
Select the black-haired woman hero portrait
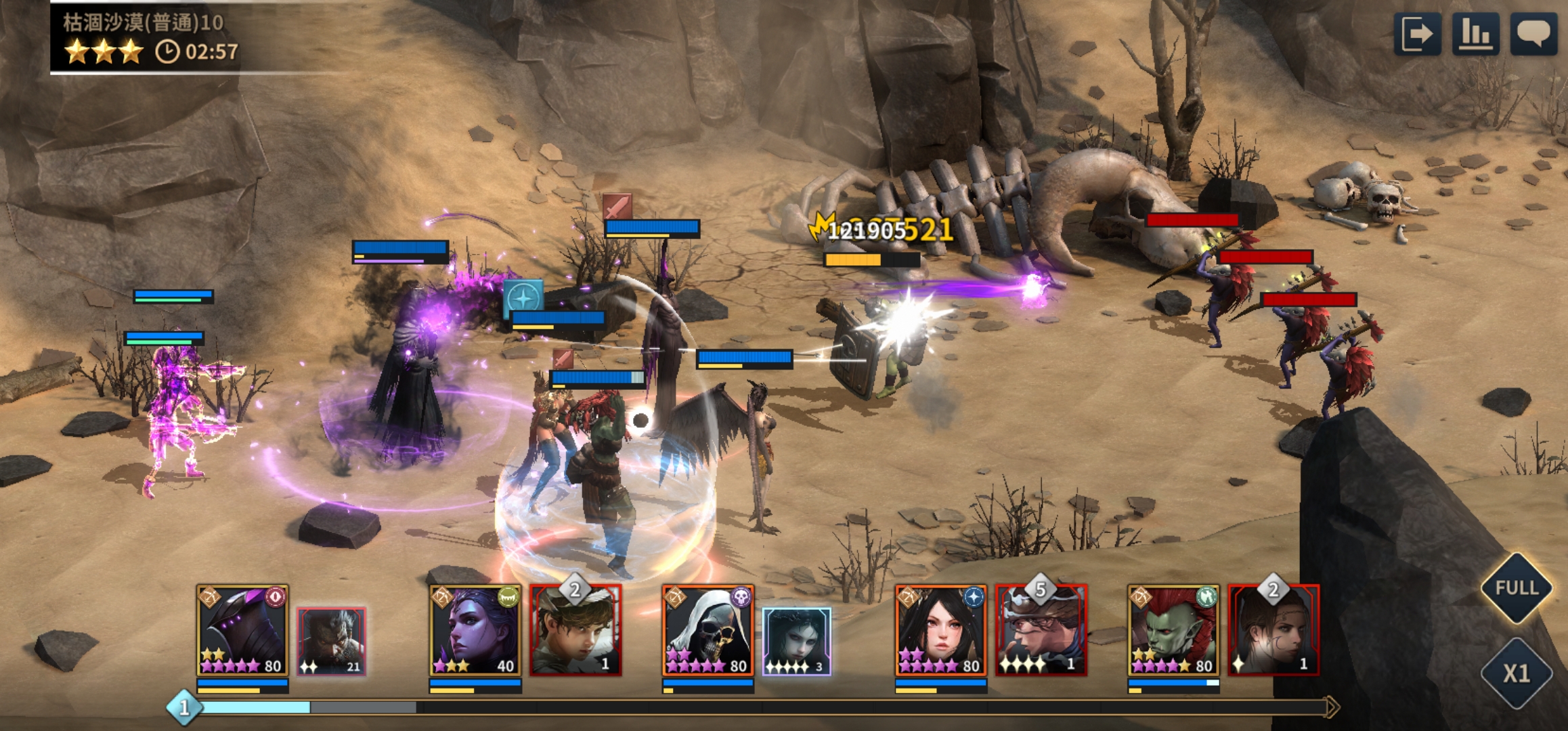click(x=940, y=630)
